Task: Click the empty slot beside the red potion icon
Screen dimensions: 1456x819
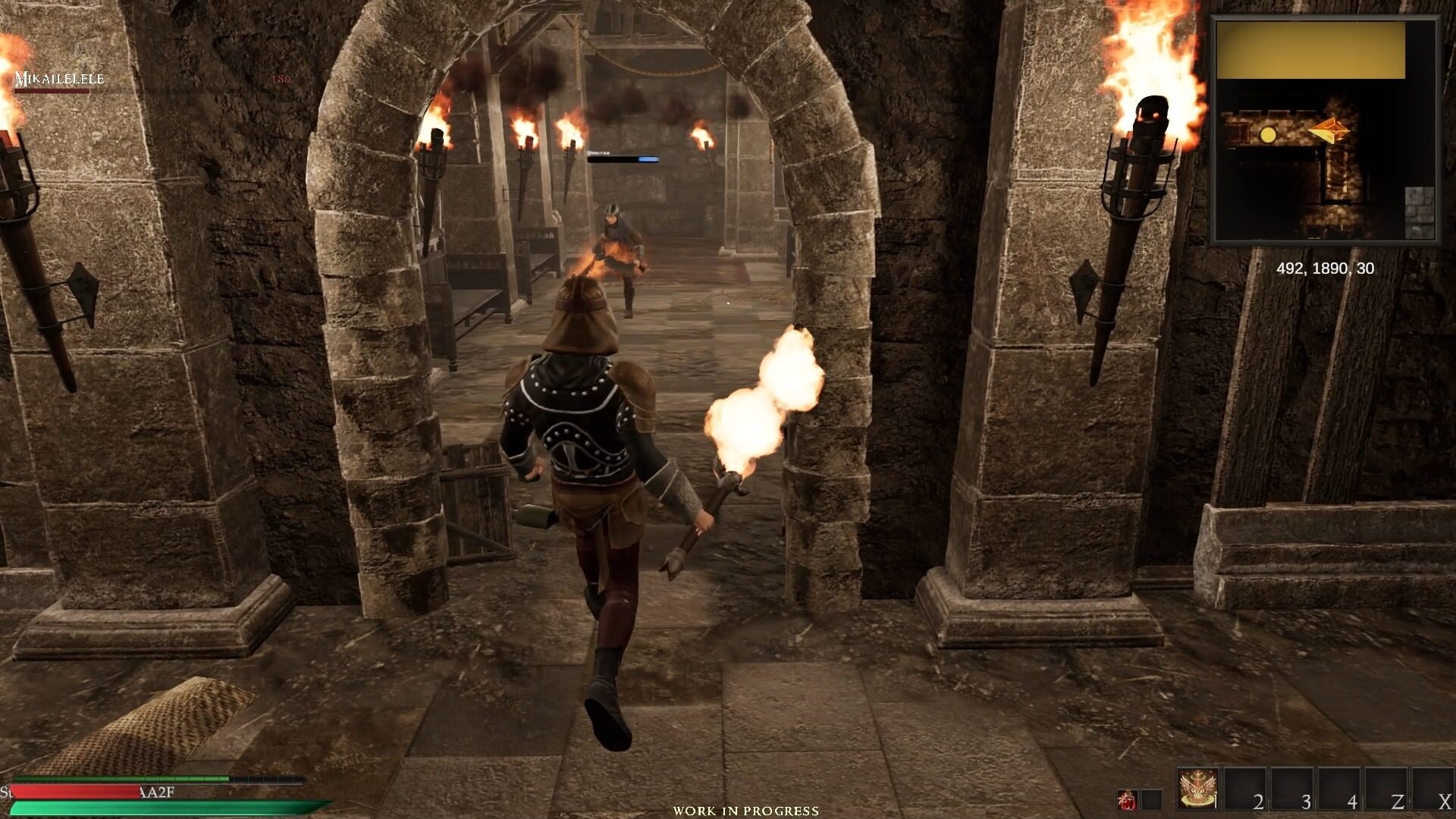Action: (1150, 800)
